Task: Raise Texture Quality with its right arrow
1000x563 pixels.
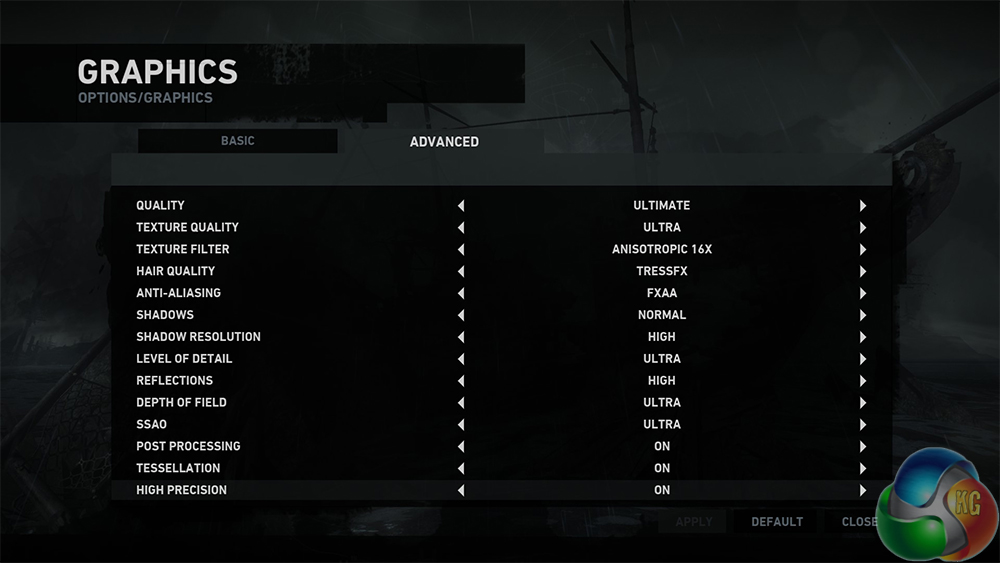Action: point(862,228)
